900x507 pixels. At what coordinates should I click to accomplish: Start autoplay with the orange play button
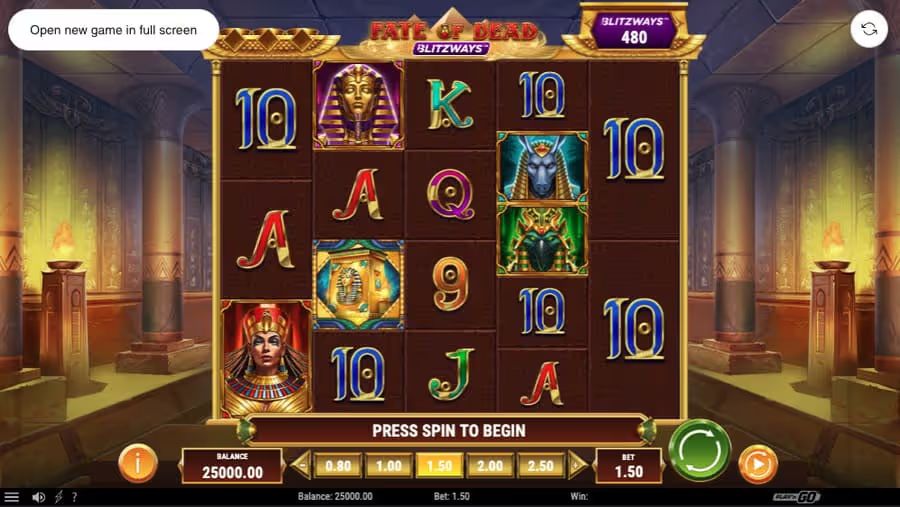pyautogui.click(x=757, y=465)
